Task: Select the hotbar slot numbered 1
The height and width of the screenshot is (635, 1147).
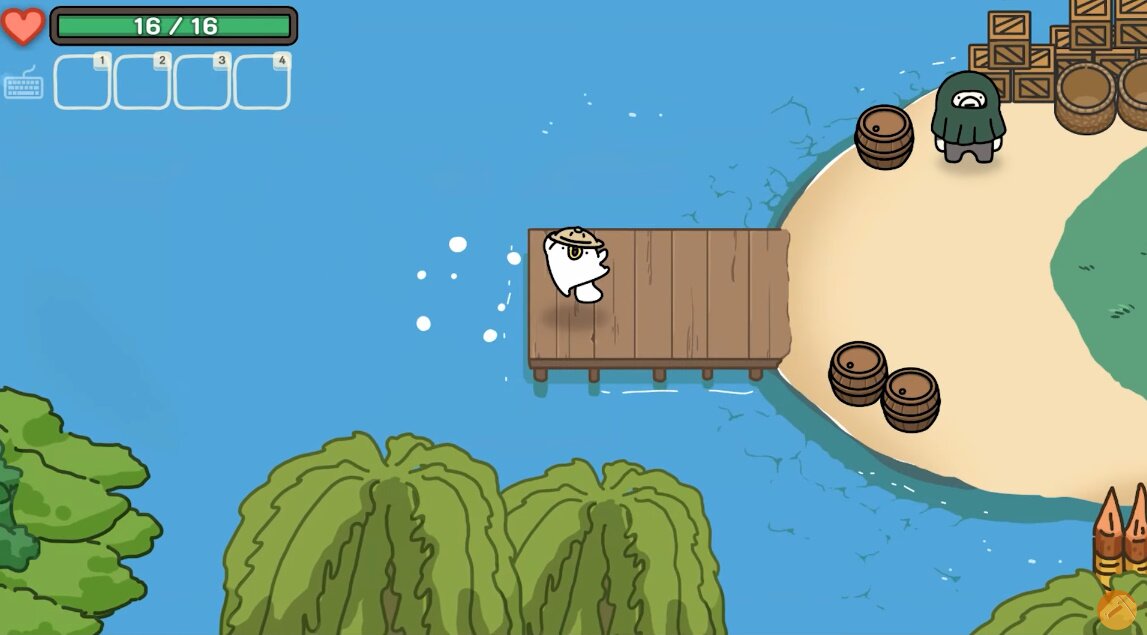Action: tap(82, 82)
